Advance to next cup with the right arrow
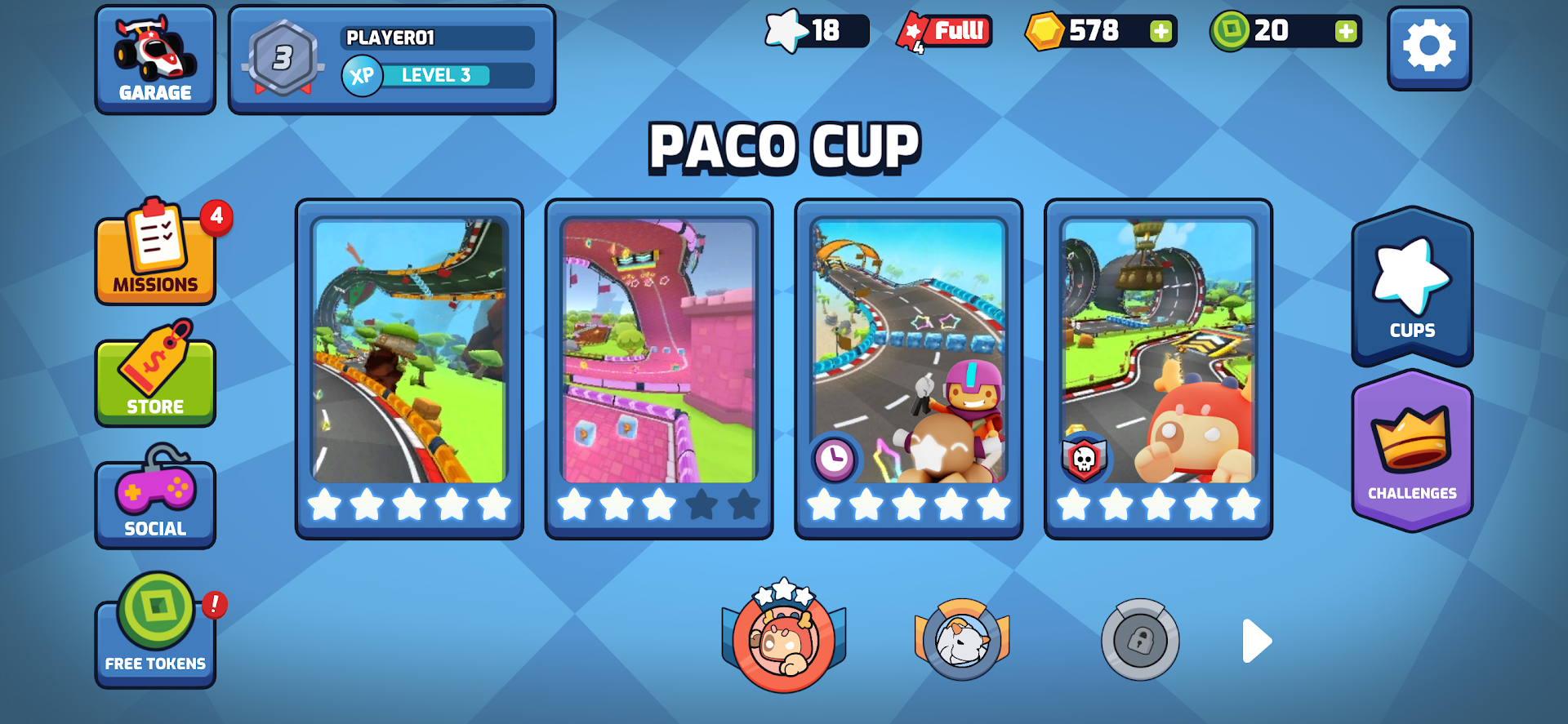The width and height of the screenshot is (1568, 724). coord(1255,641)
